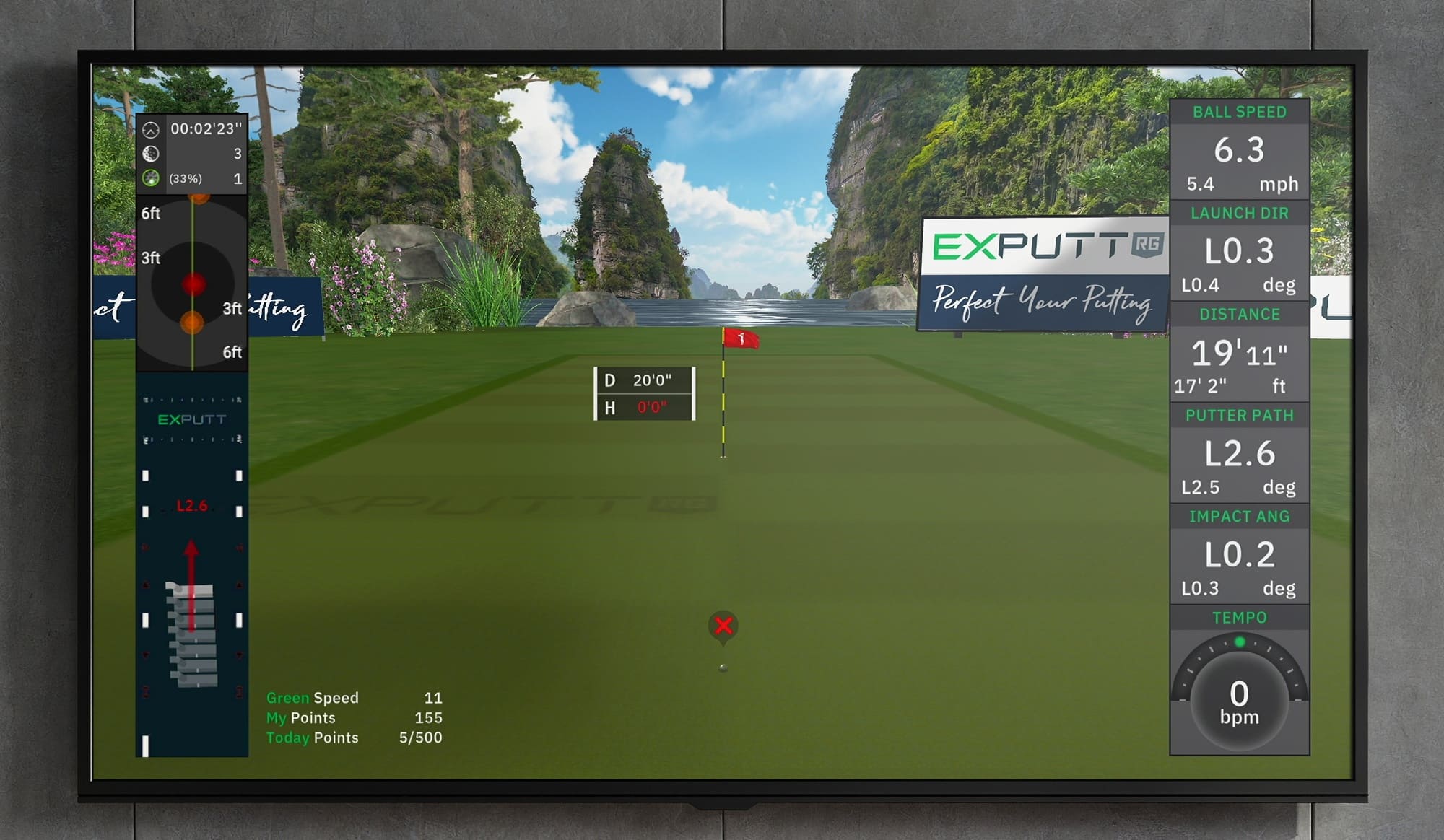Collapse the DISTANCE stats panel
1444x840 pixels.
coord(1239,314)
